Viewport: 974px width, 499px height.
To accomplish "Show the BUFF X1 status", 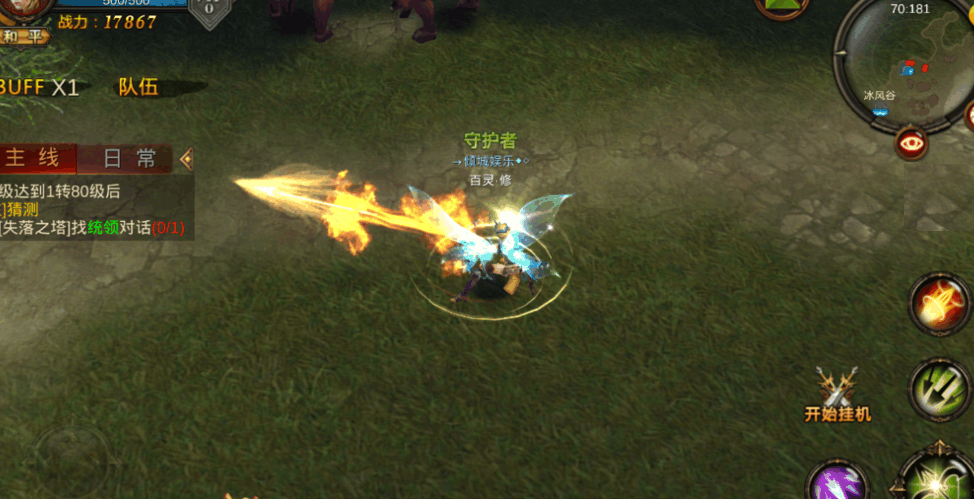I will click(x=38, y=87).
